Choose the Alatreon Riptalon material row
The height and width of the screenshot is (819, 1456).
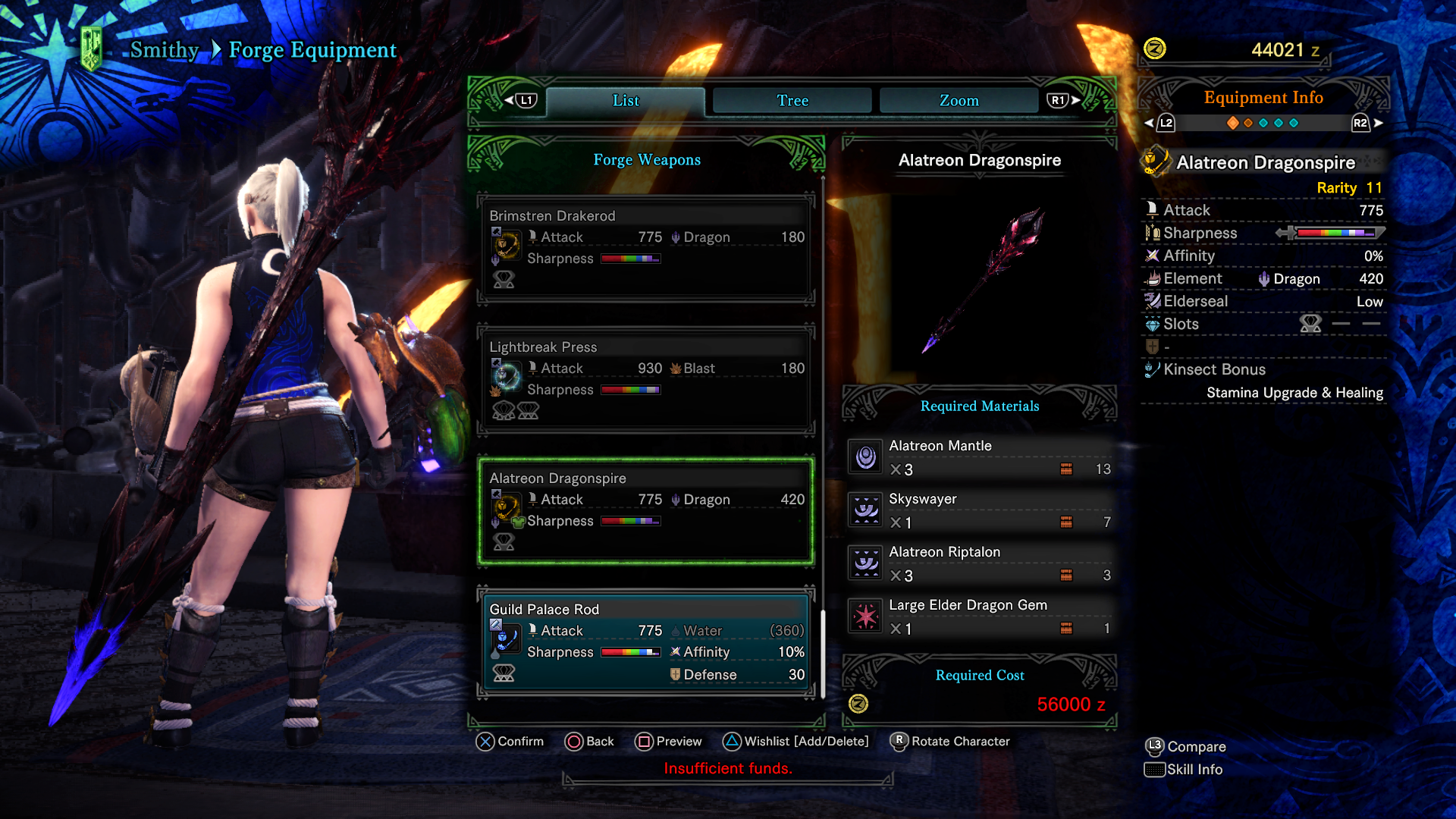[980, 563]
